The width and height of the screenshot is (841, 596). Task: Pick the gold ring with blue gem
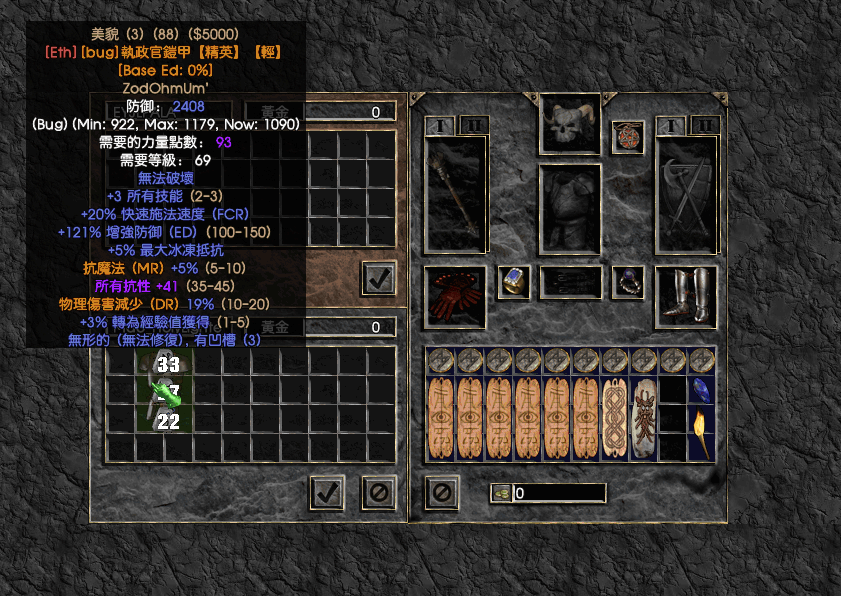coord(514,282)
